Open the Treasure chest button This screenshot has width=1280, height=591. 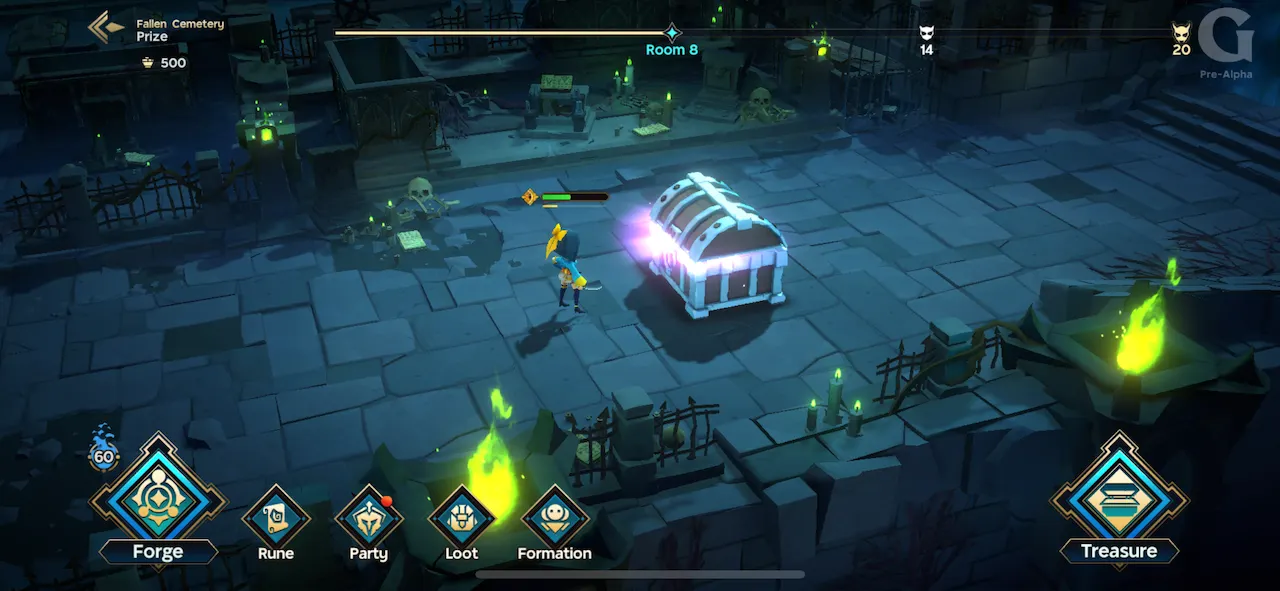[x=1119, y=497]
